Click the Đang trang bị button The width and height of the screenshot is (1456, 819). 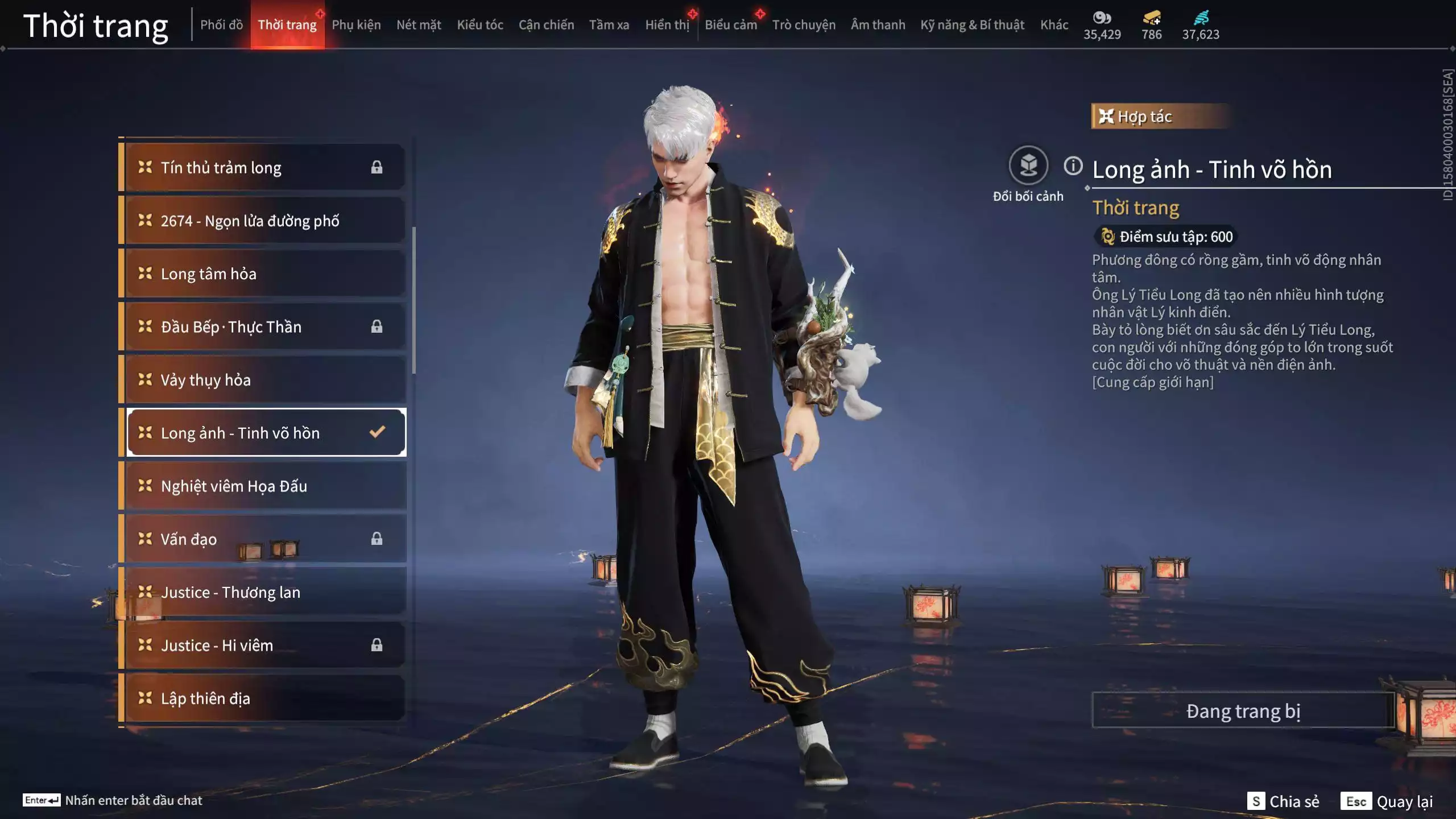(1243, 711)
